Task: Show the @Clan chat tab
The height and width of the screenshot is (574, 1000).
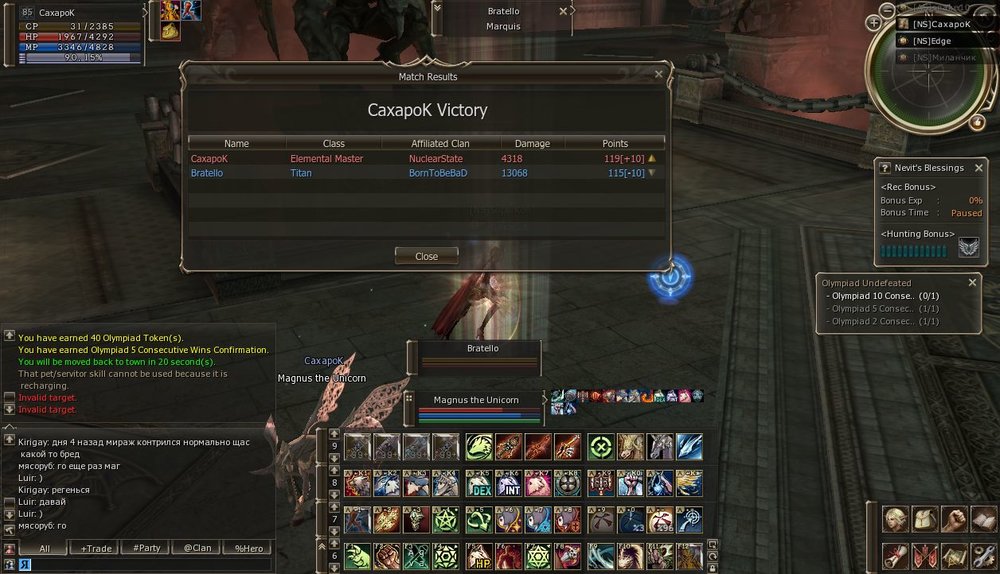Action: [x=196, y=548]
